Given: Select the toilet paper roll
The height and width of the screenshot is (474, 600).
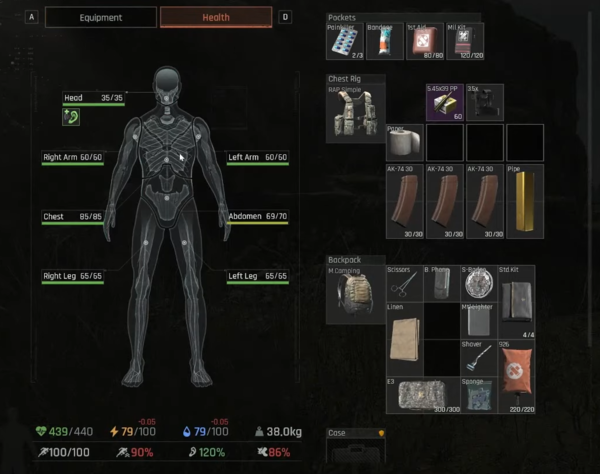Looking at the screenshot, I should tap(405, 142).
